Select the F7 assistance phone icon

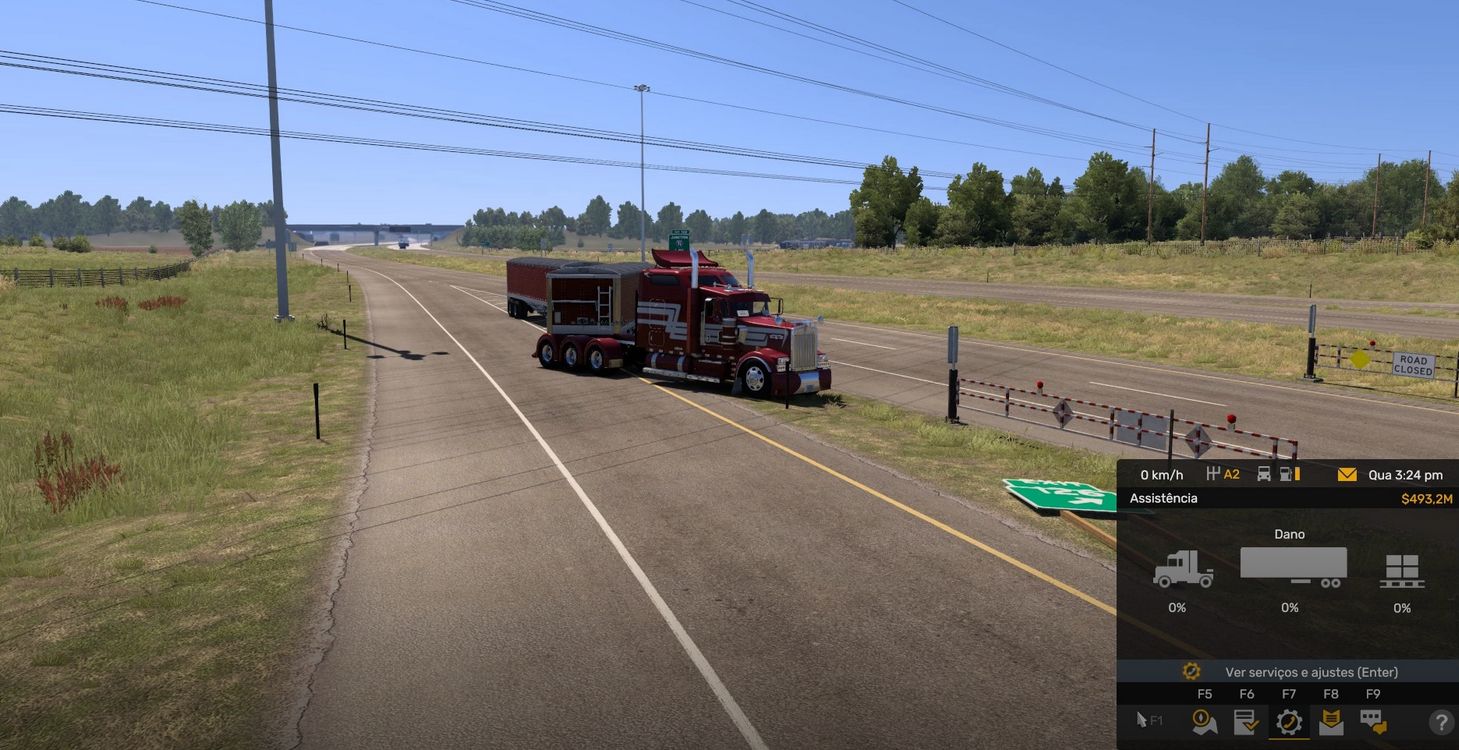point(1291,723)
